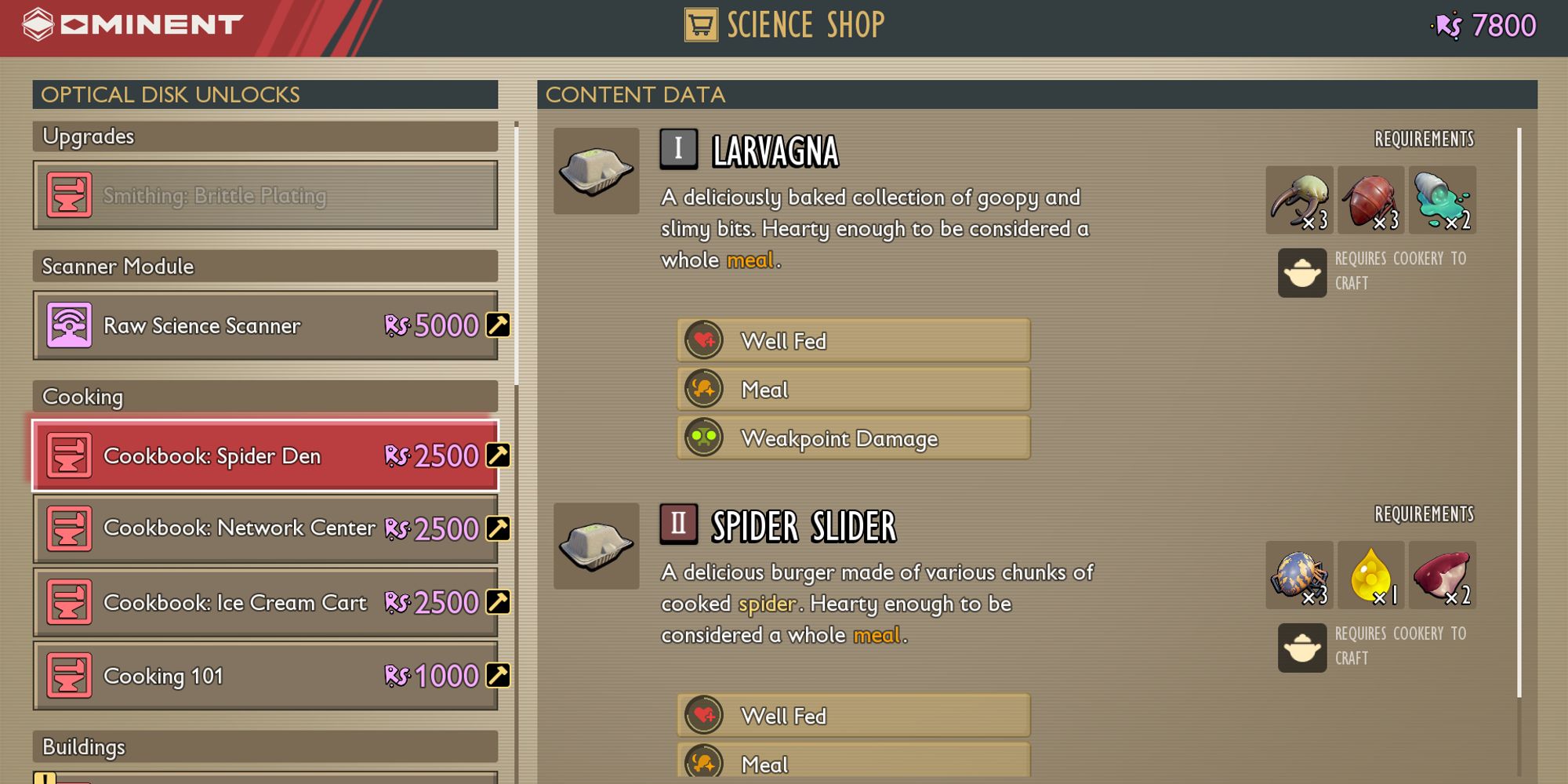Click the Upgrades category header
The width and height of the screenshot is (1568, 784).
click(x=265, y=136)
